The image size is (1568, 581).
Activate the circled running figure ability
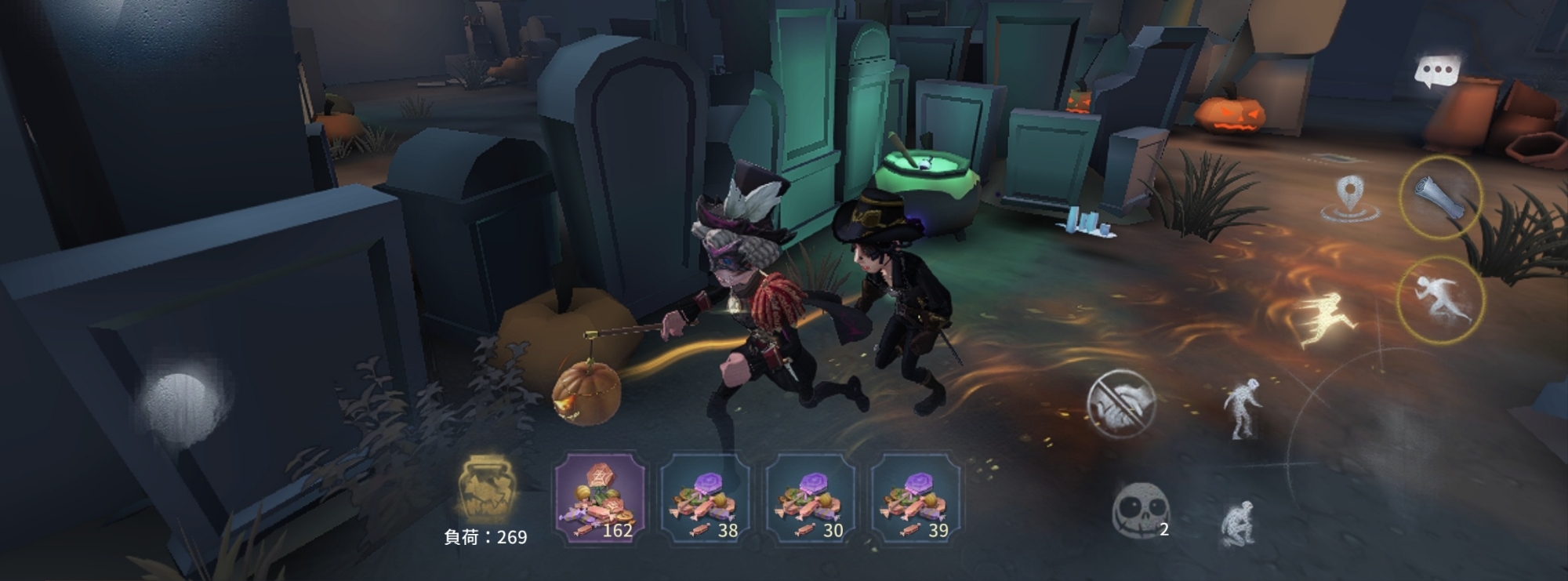point(1440,300)
